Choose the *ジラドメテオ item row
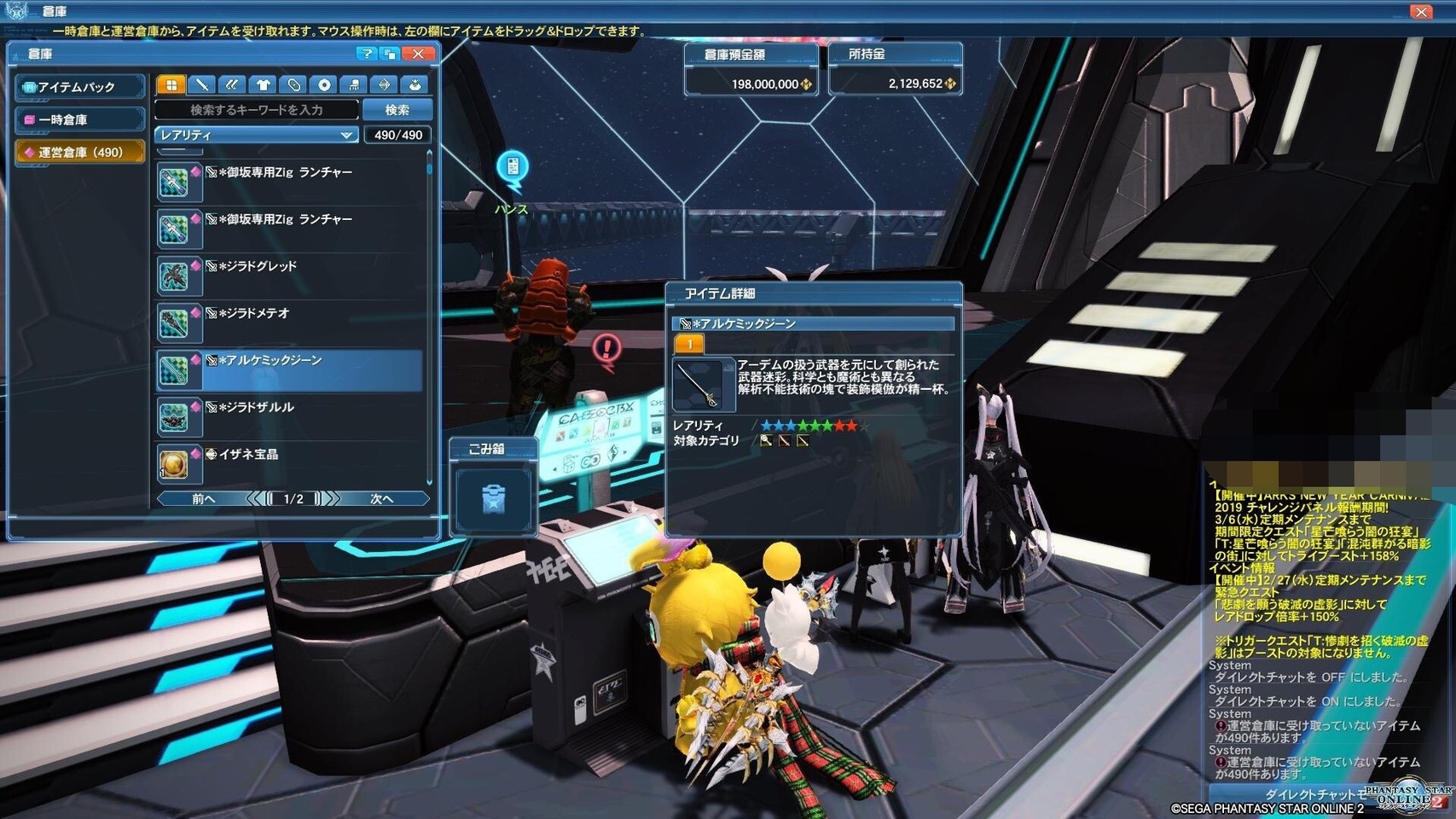 290,322
